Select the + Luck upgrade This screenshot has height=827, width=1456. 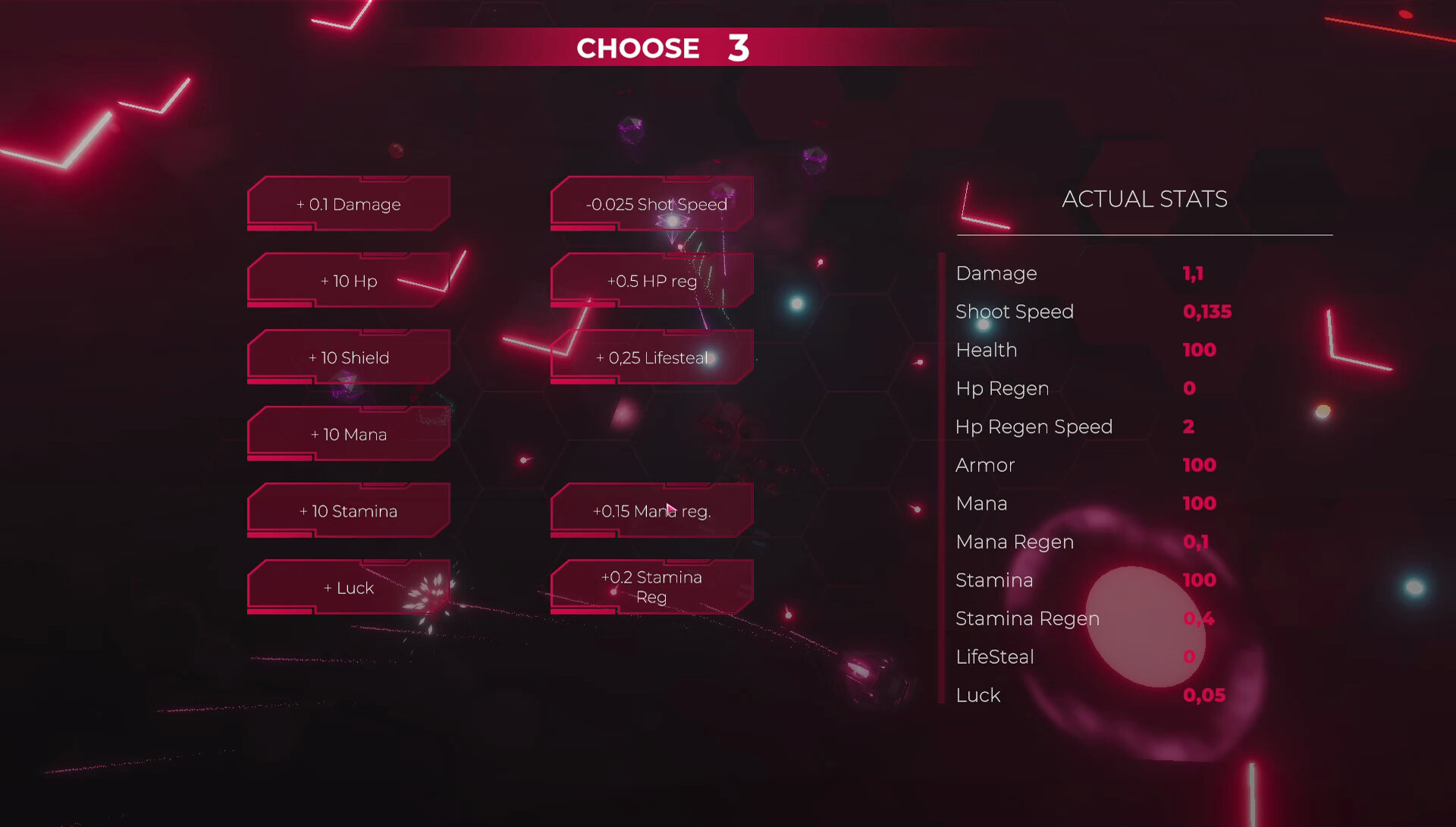[348, 587]
